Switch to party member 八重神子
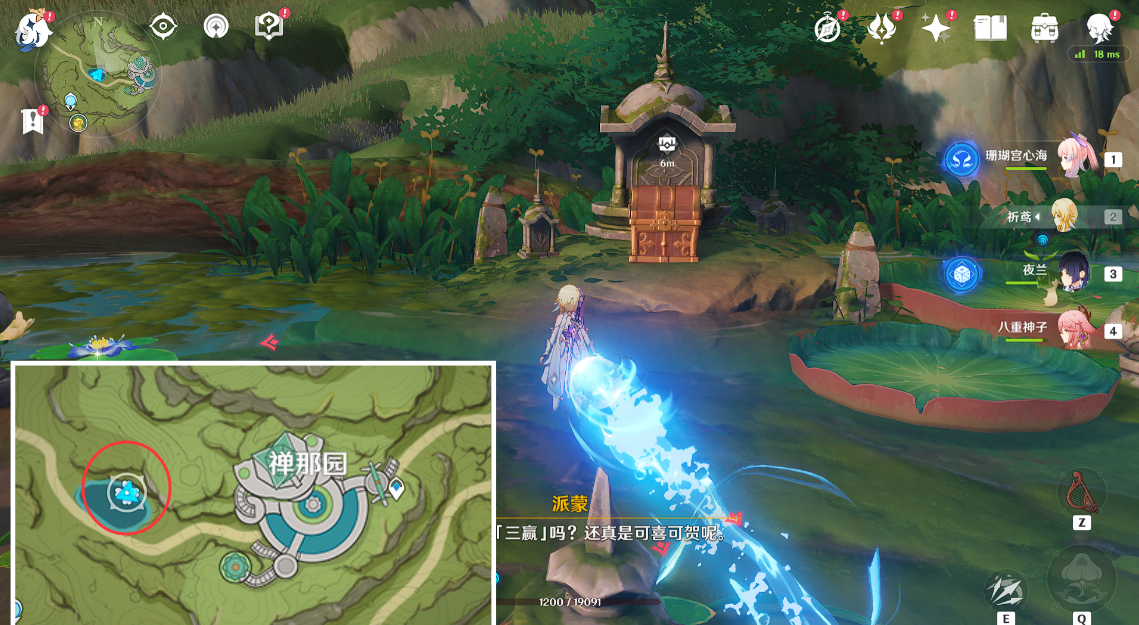Image resolution: width=1139 pixels, height=625 pixels. pyautogui.click(x=1072, y=329)
